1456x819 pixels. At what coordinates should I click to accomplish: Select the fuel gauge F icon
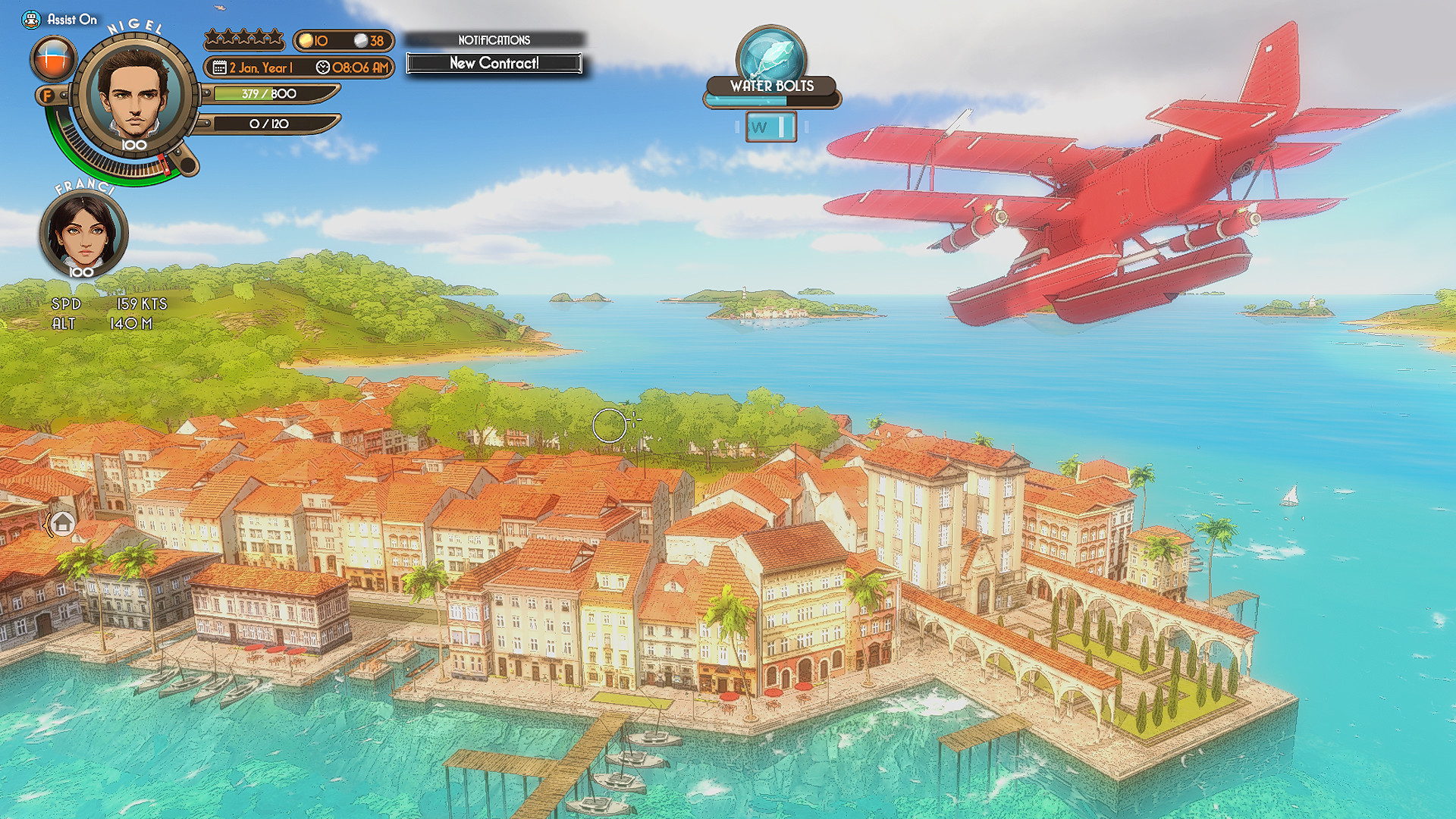(x=49, y=96)
